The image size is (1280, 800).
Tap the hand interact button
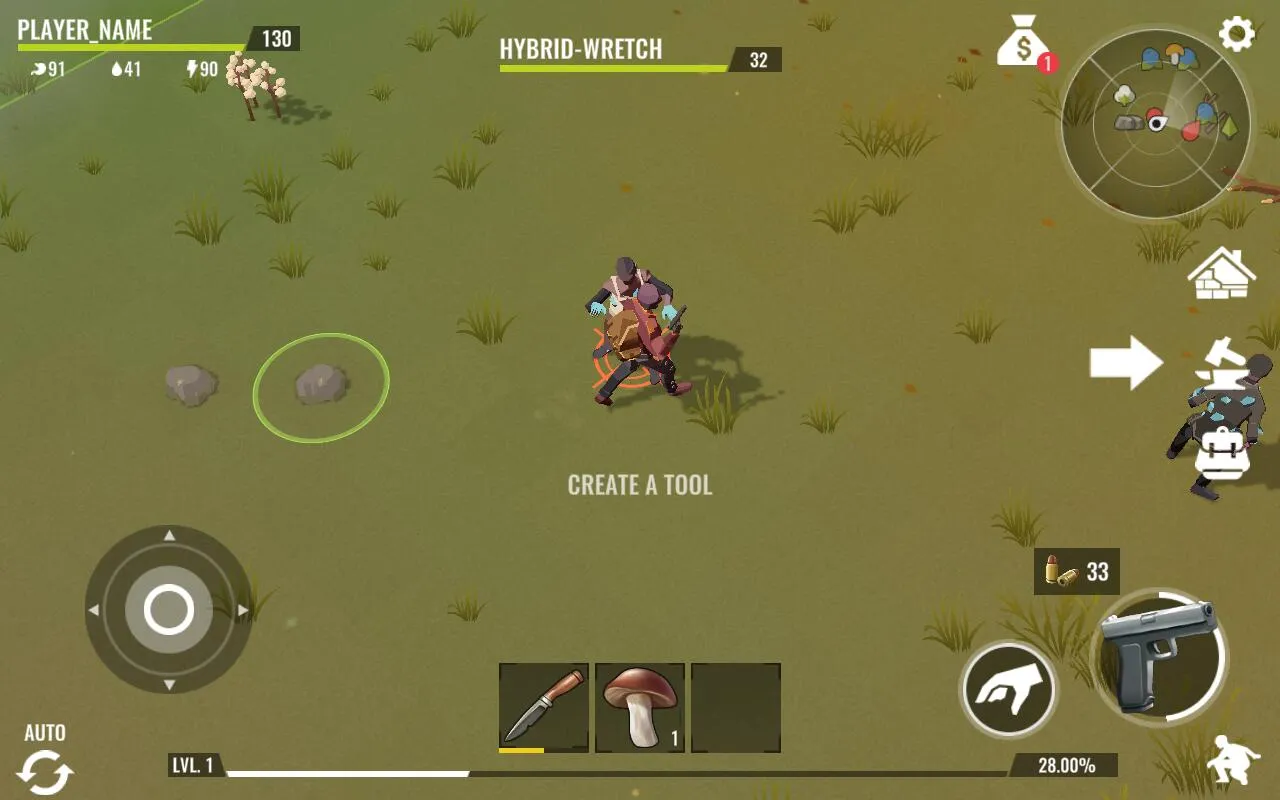click(1008, 690)
